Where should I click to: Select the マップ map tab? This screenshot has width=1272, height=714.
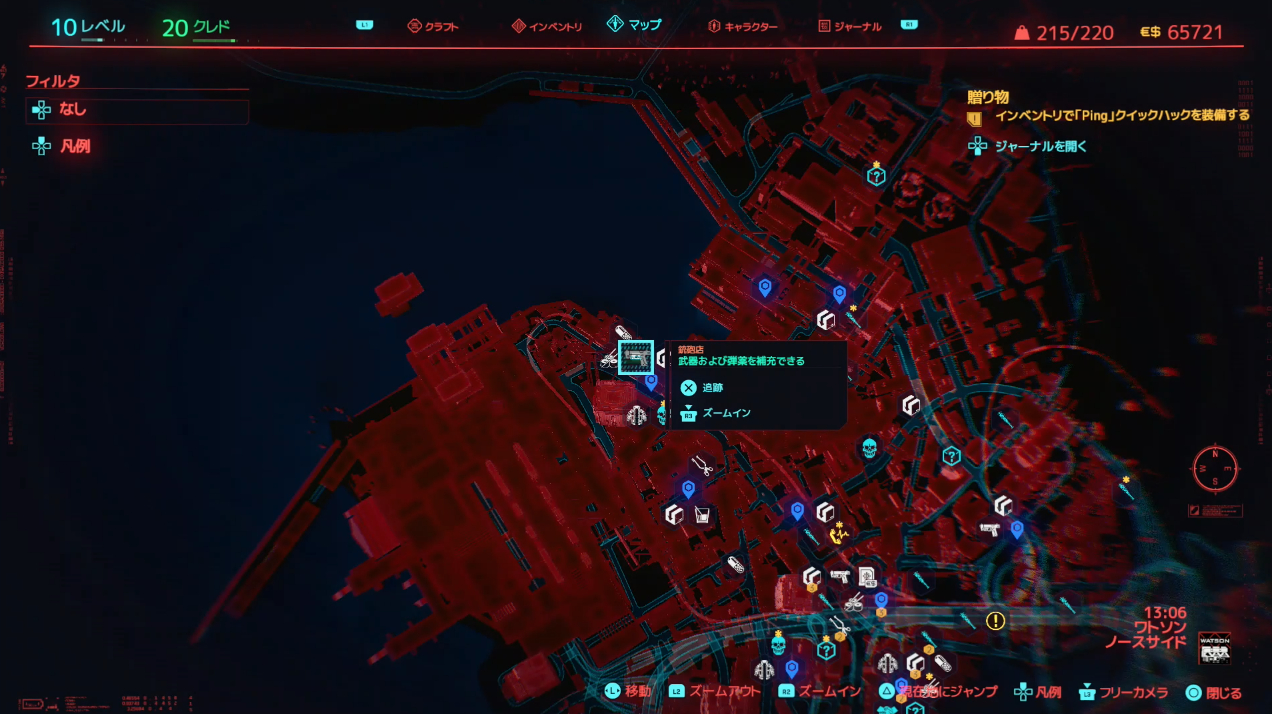coord(634,25)
